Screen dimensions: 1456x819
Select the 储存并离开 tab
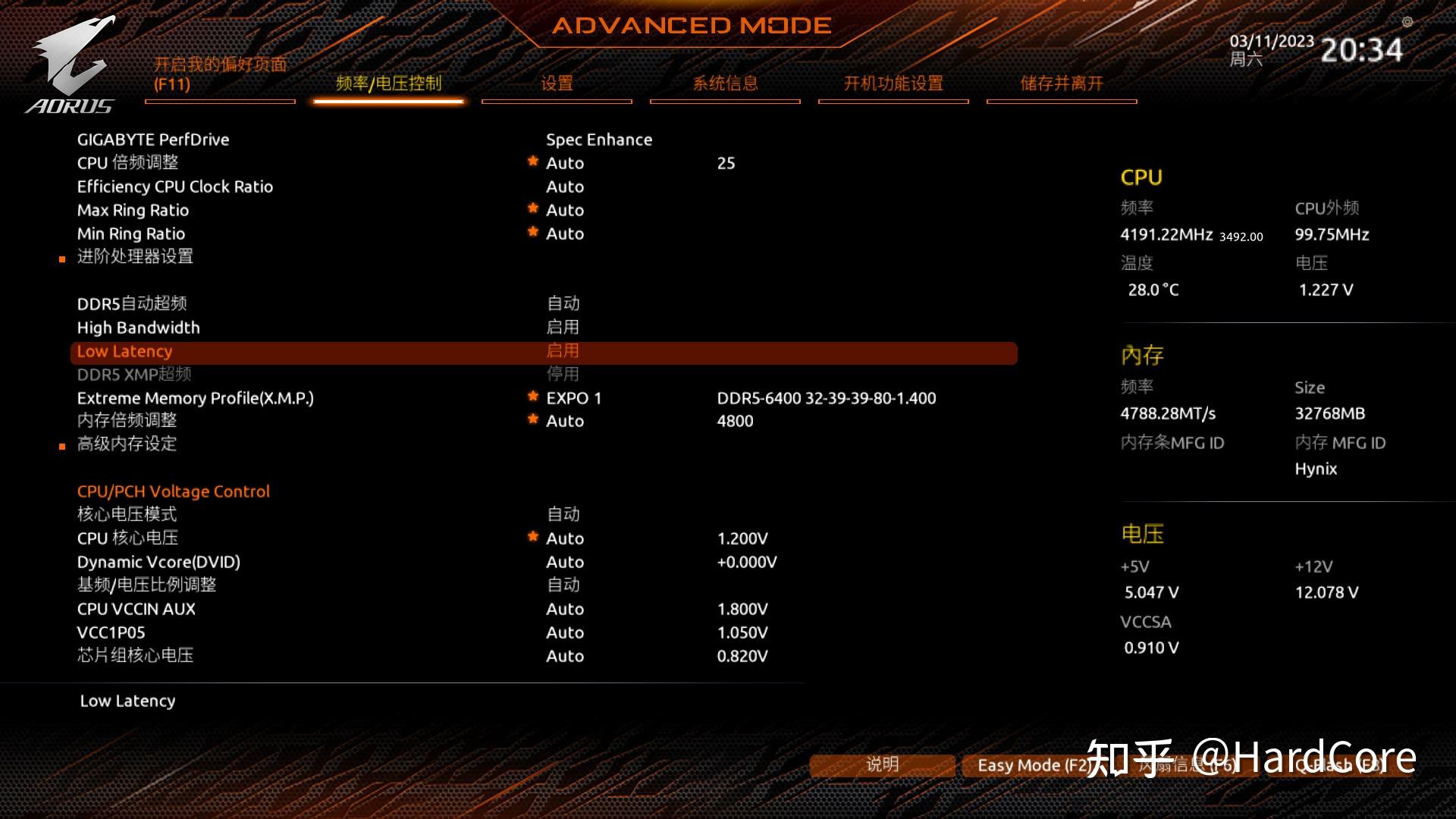(x=1062, y=83)
